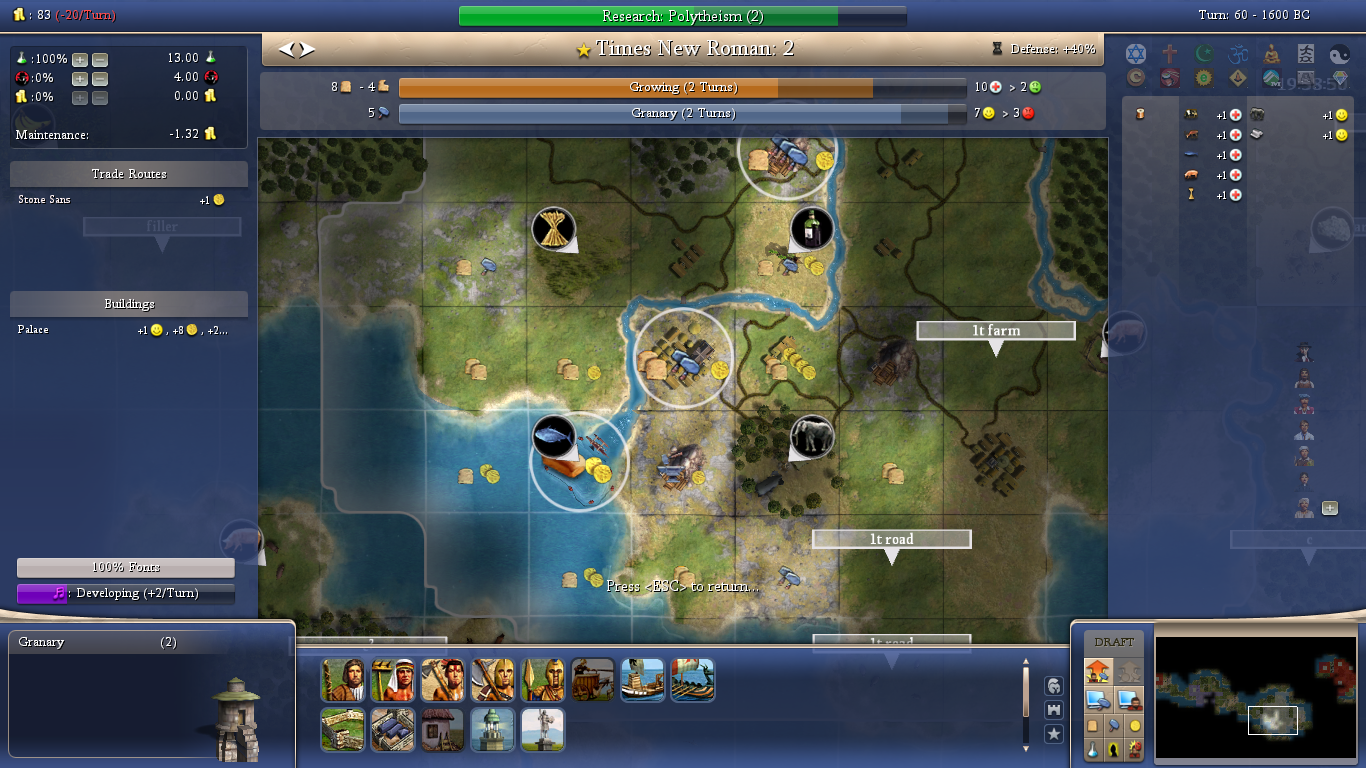The image size is (1366, 768).
Task: Click the Trade Routes panel header
Action: tap(129, 174)
